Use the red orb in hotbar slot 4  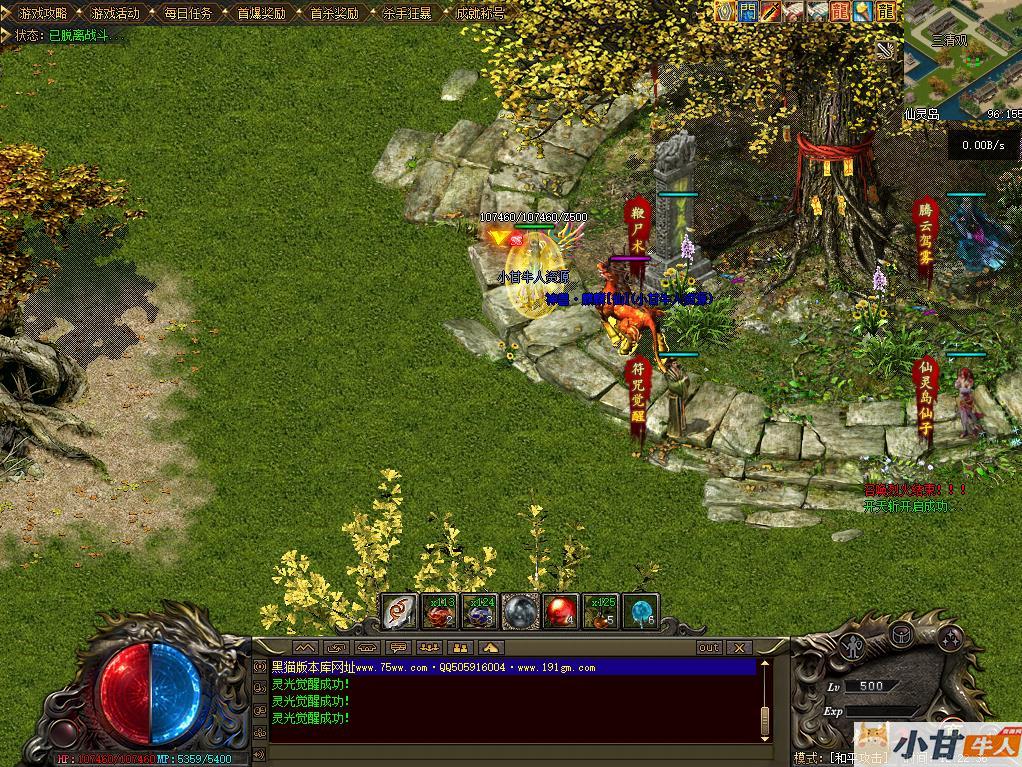coord(560,611)
